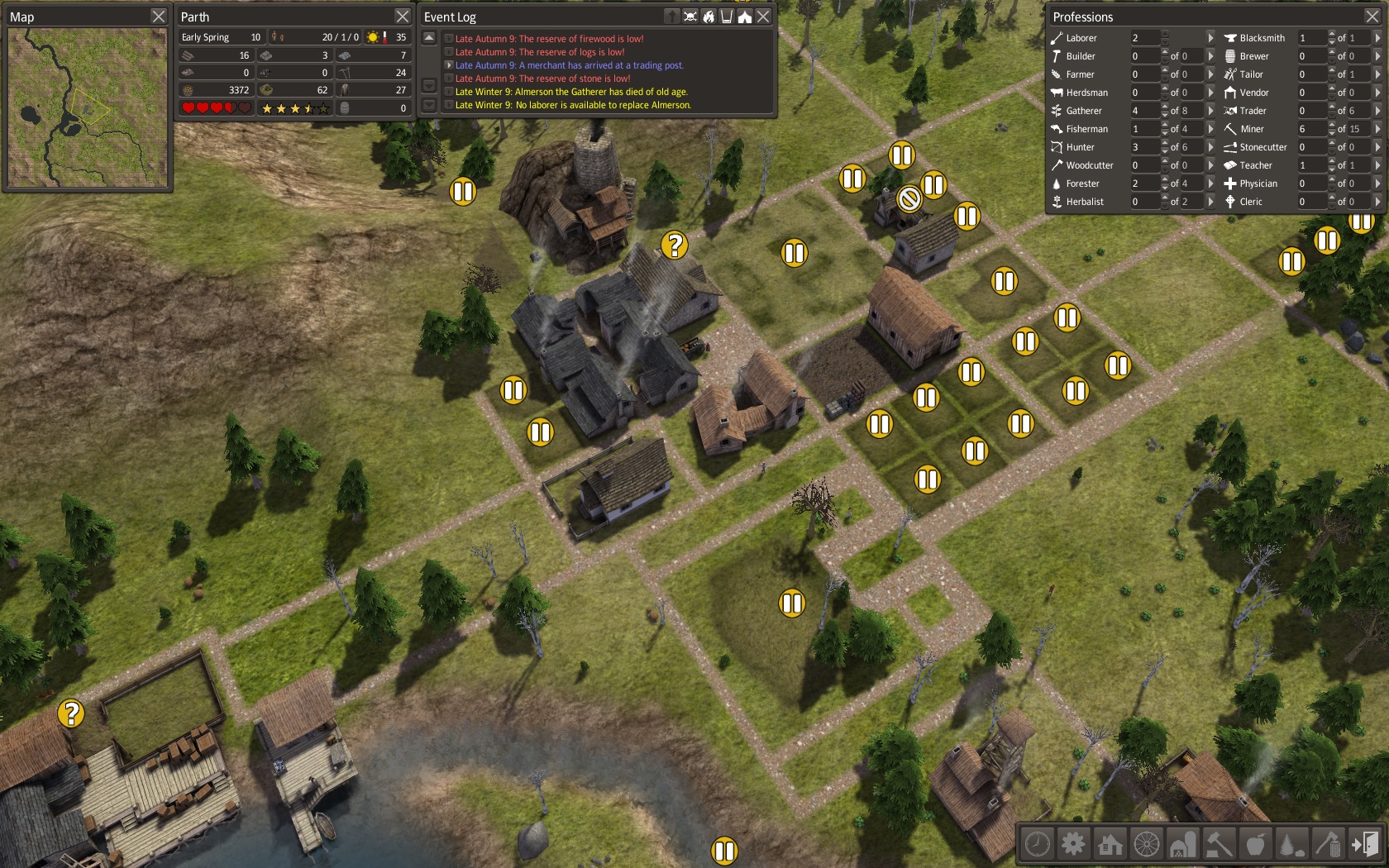Open the gear tools menu
This screenshot has width=1389, height=868.
coord(1073,844)
